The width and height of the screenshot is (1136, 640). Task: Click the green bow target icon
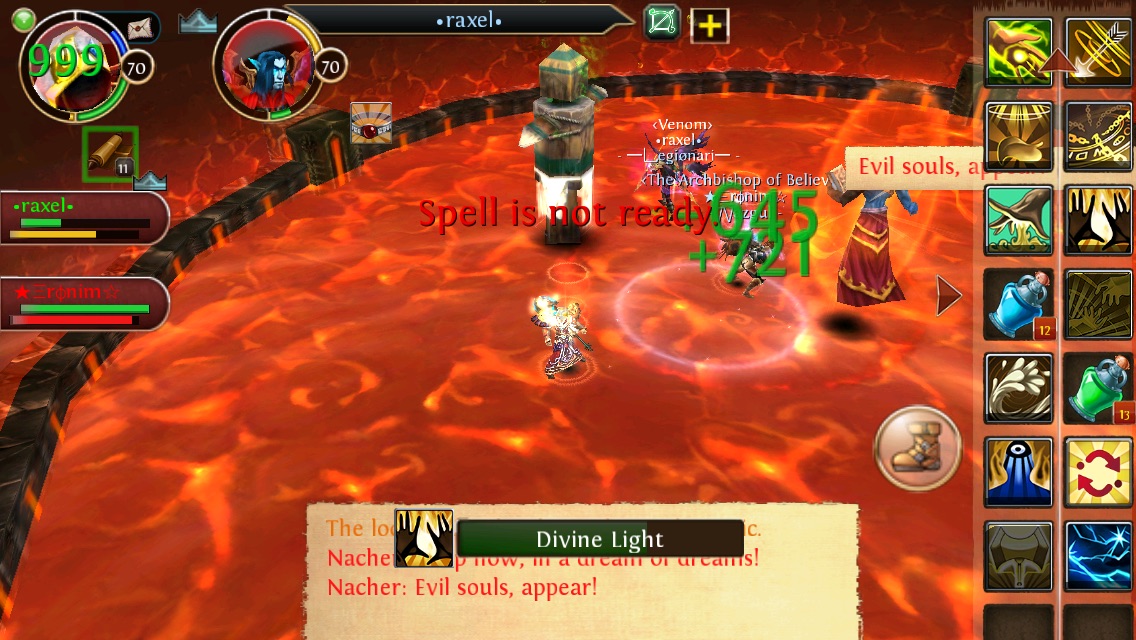[x=661, y=23]
